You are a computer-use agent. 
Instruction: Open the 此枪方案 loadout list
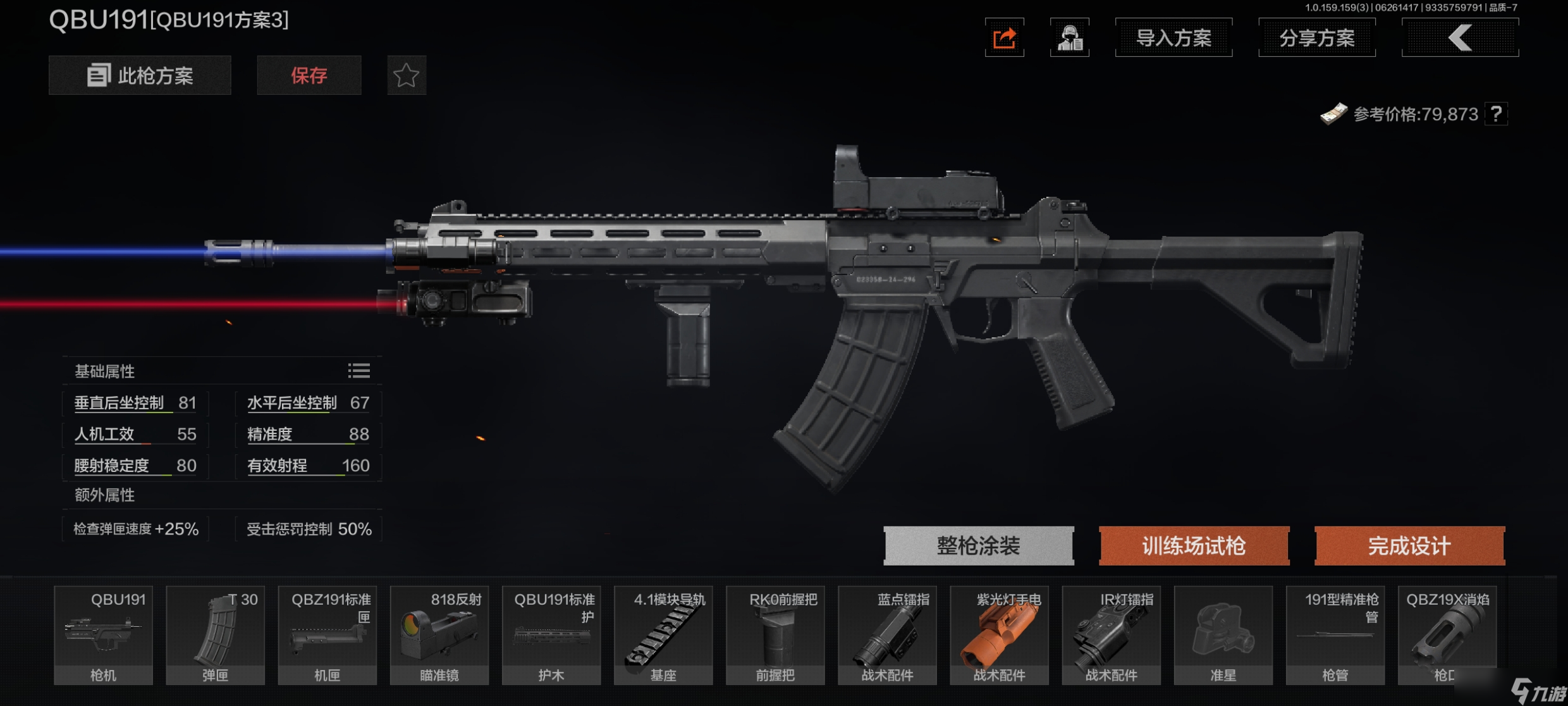click(140, 75)
